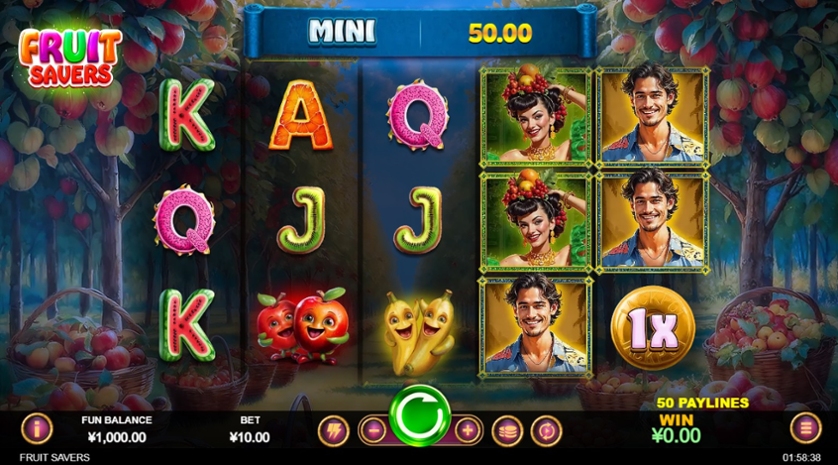The image size is (838, 465).
Task: Spin the reels with the green button
Action: (419, 411)
